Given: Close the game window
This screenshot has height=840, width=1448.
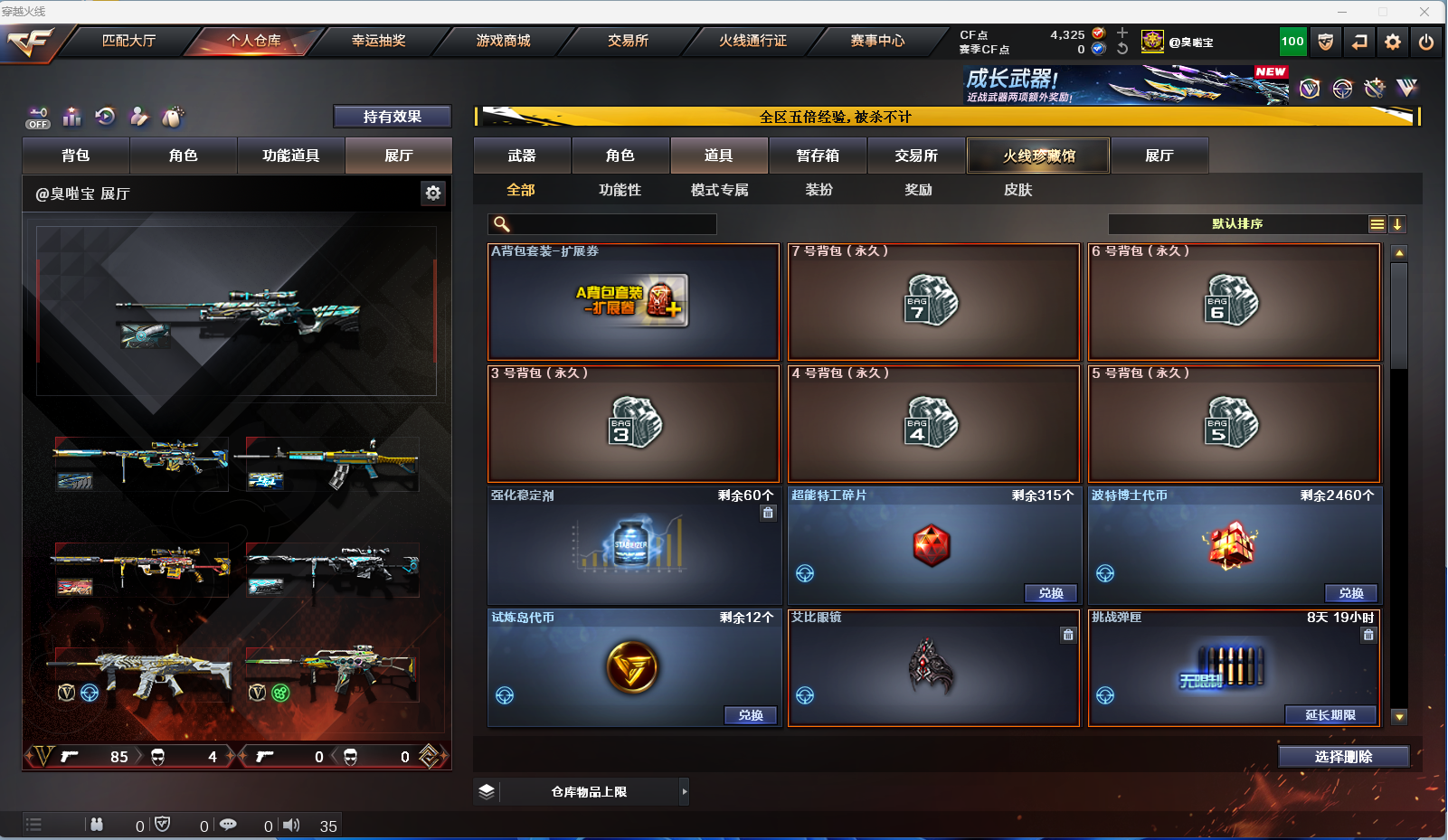Looking at the screenshot, I should [1424, 12].
